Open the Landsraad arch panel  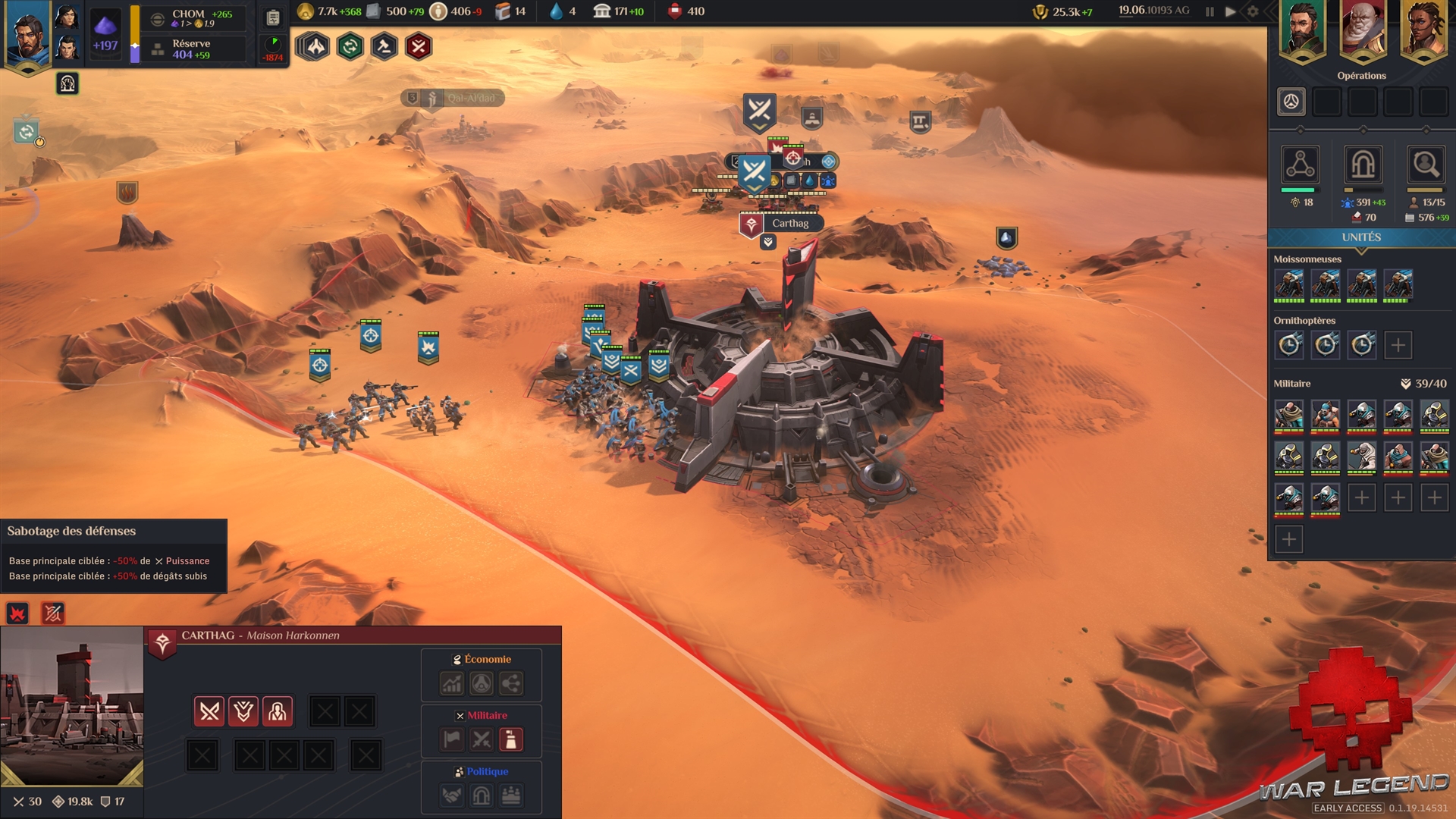coord(1363,165)
